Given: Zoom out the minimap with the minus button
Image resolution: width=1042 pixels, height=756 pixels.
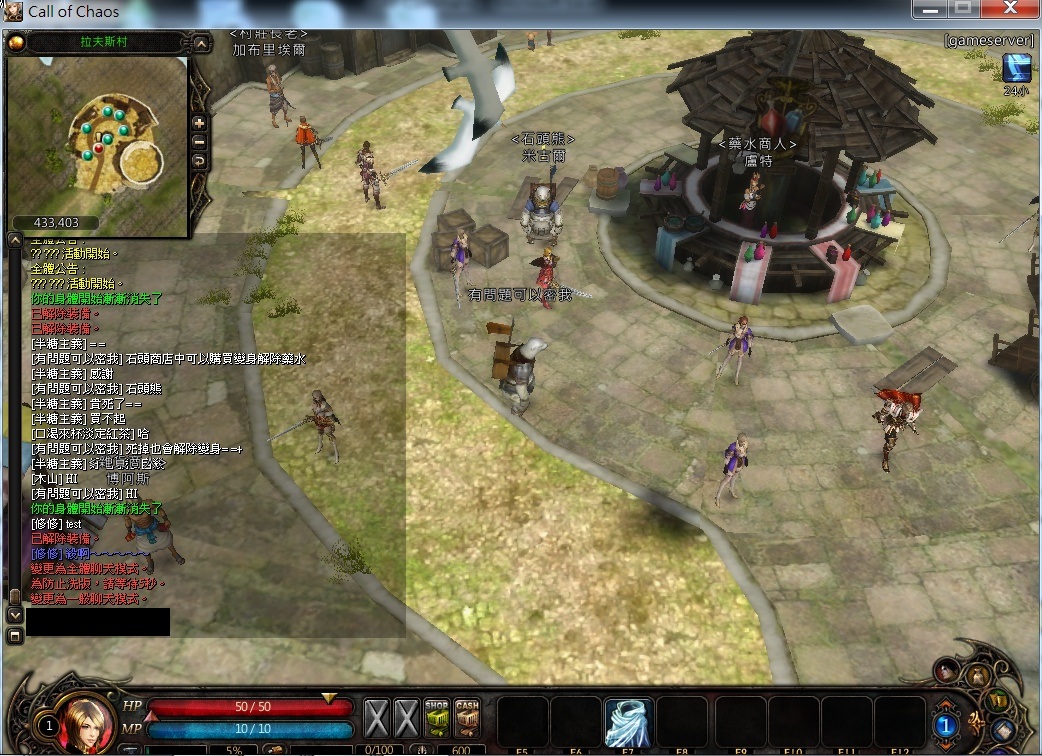Looking at the screenshot, I should 199,142.
